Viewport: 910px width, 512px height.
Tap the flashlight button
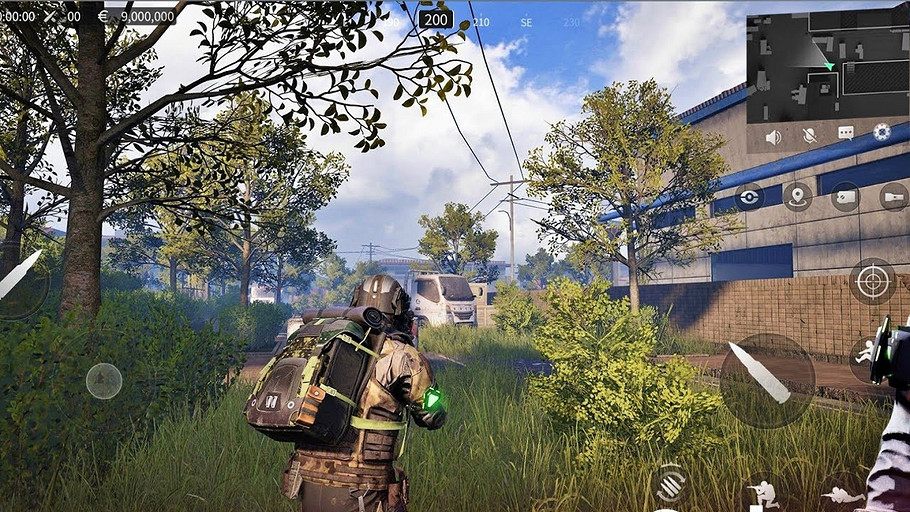tap(893, 196)
